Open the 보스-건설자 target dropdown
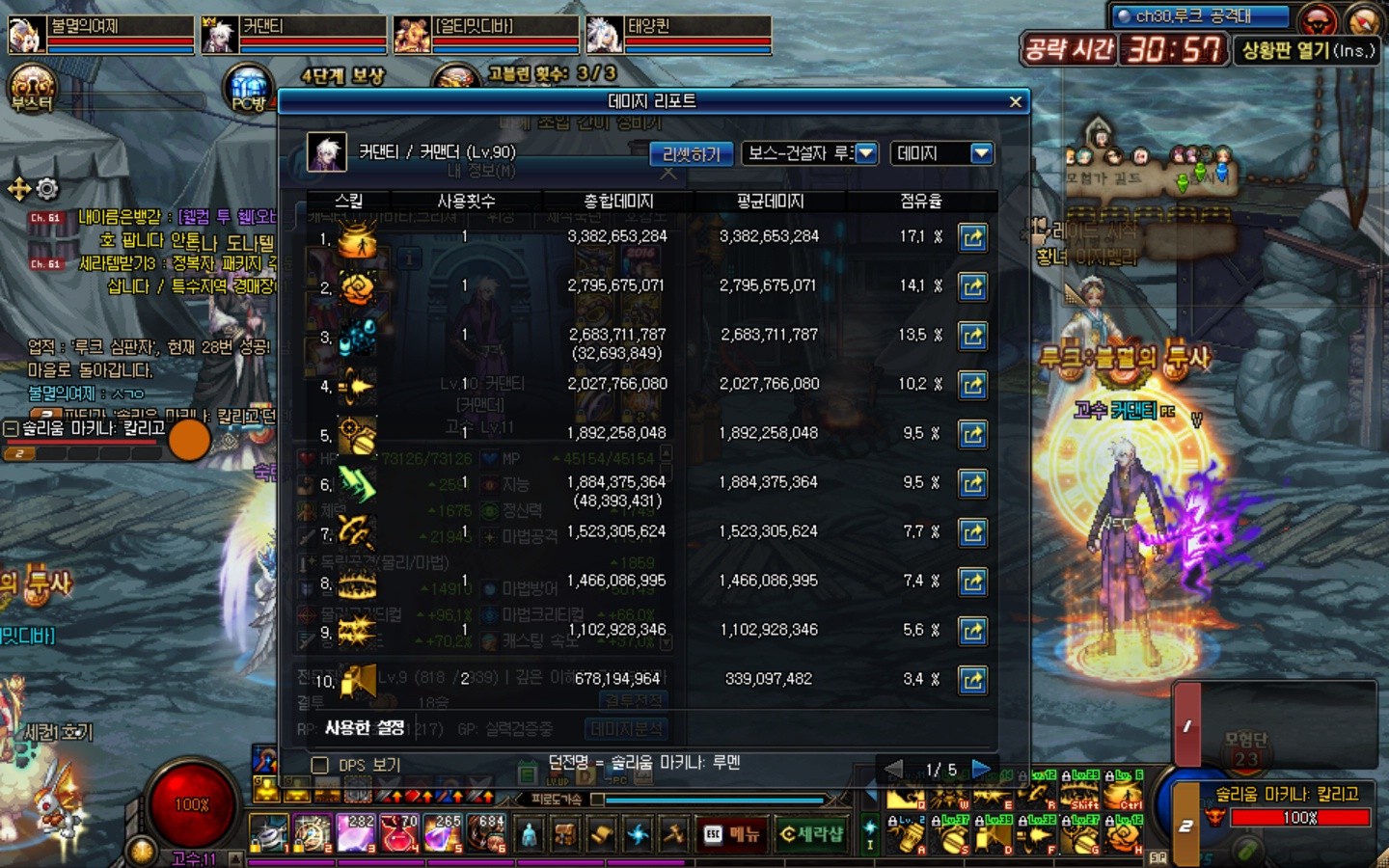This screenshot has height=868, width=1389. pos(865,153)
